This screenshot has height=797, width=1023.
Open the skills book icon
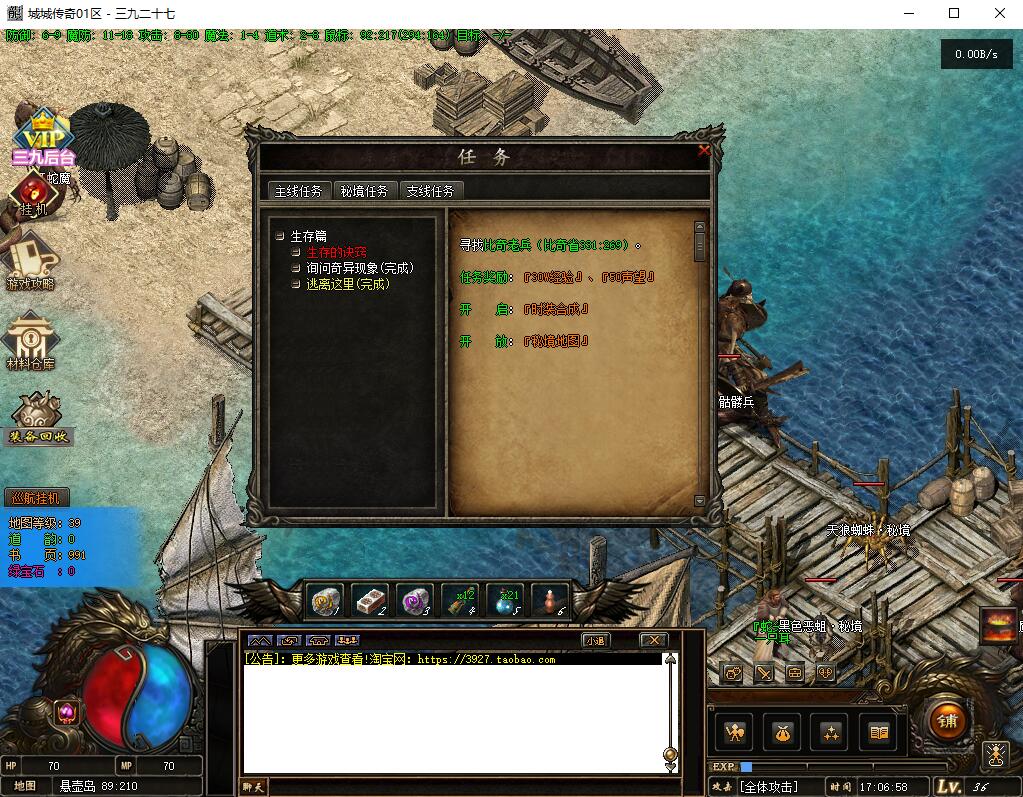click(x=878, y=733)
